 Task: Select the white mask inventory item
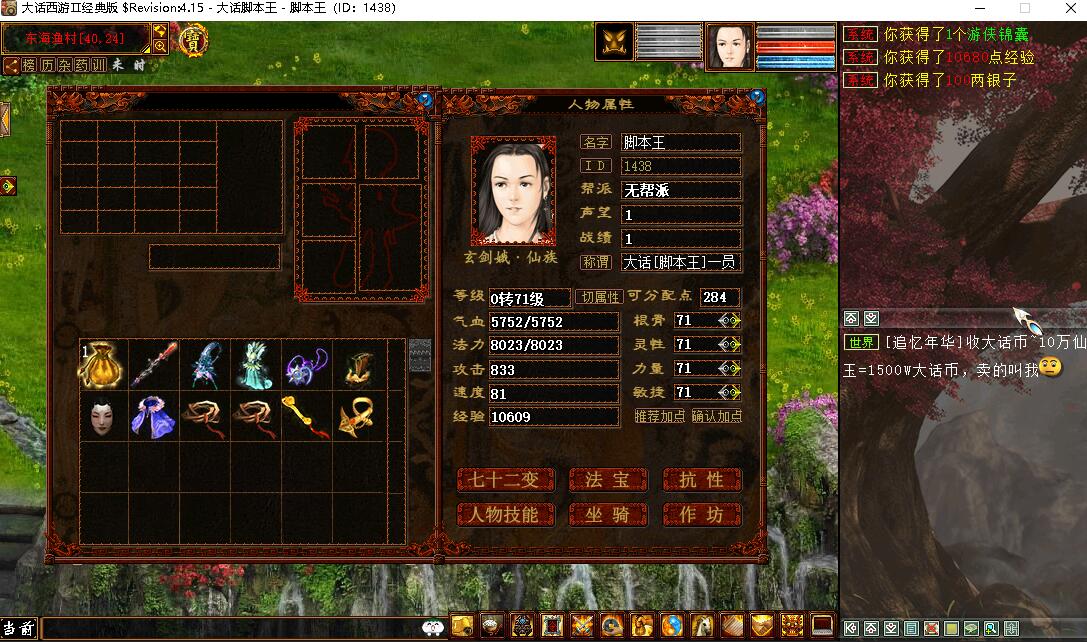(x=102, y=416)
